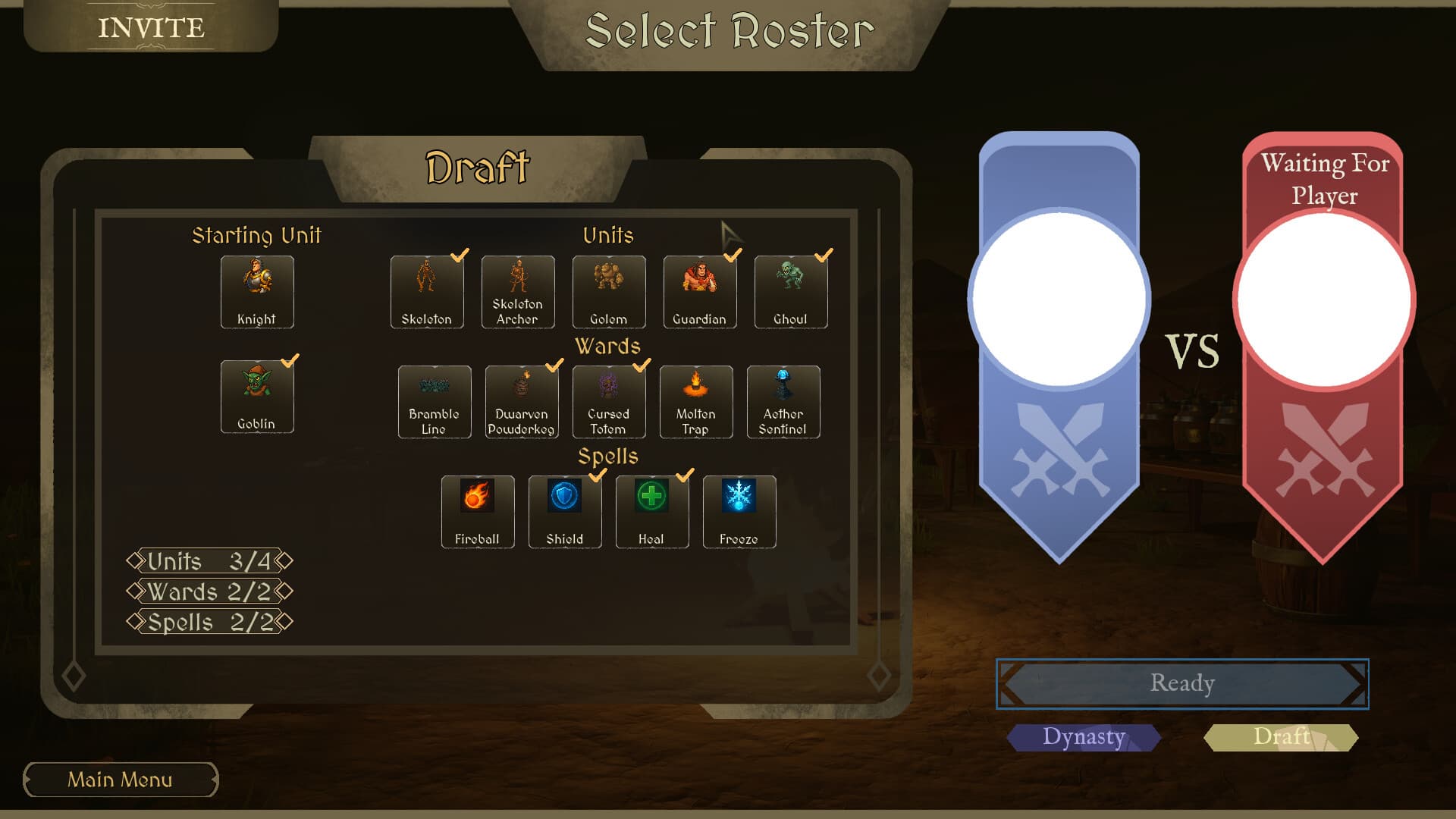Open the Draft roster tab
Image resolution: width=1456 pixels, height=819 pixels.
coord(1281,736)
